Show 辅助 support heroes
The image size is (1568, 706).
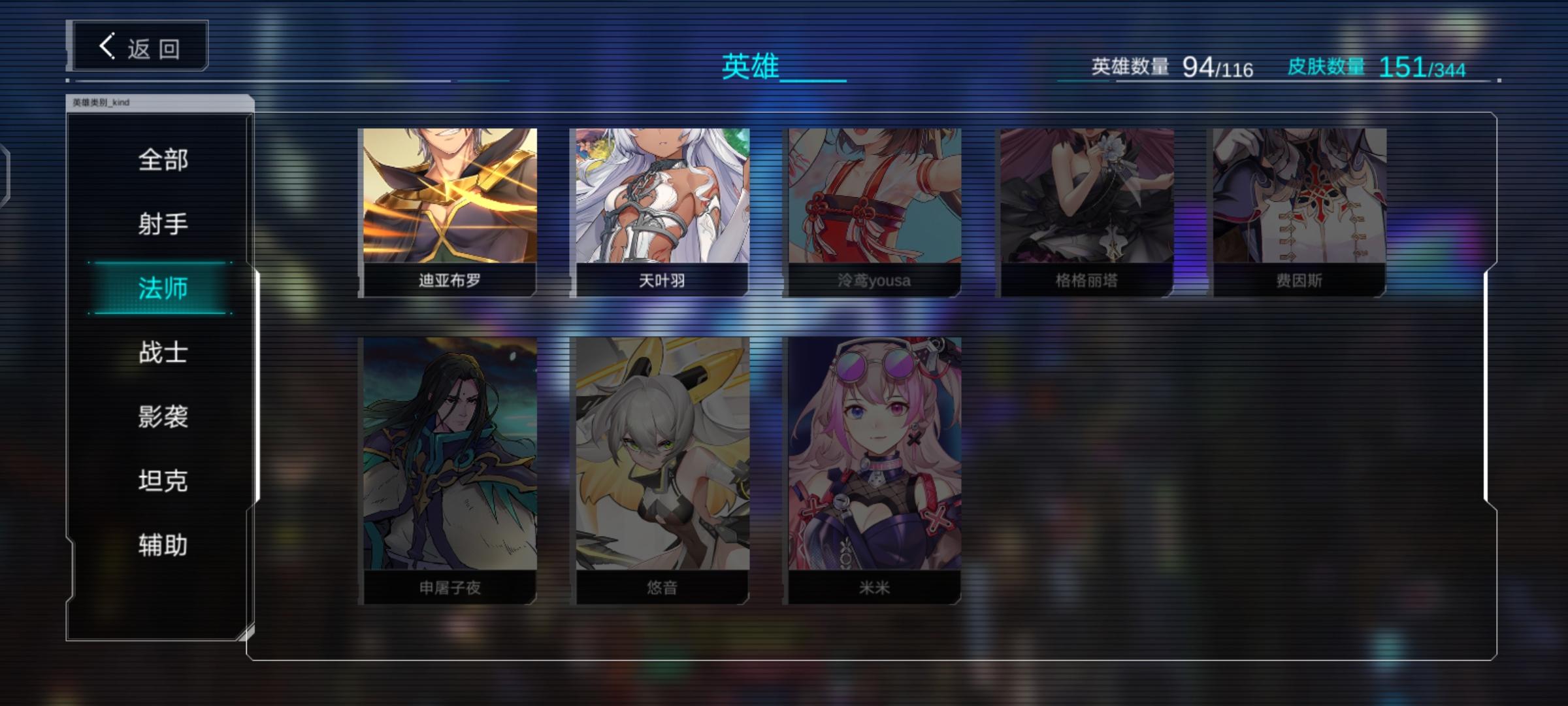[x=162, y=545]
